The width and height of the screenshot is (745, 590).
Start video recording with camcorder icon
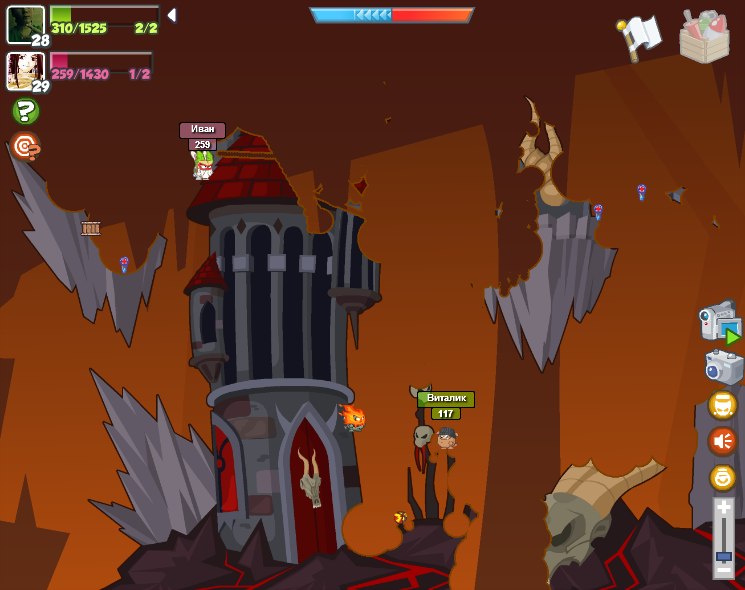(720, 322)
